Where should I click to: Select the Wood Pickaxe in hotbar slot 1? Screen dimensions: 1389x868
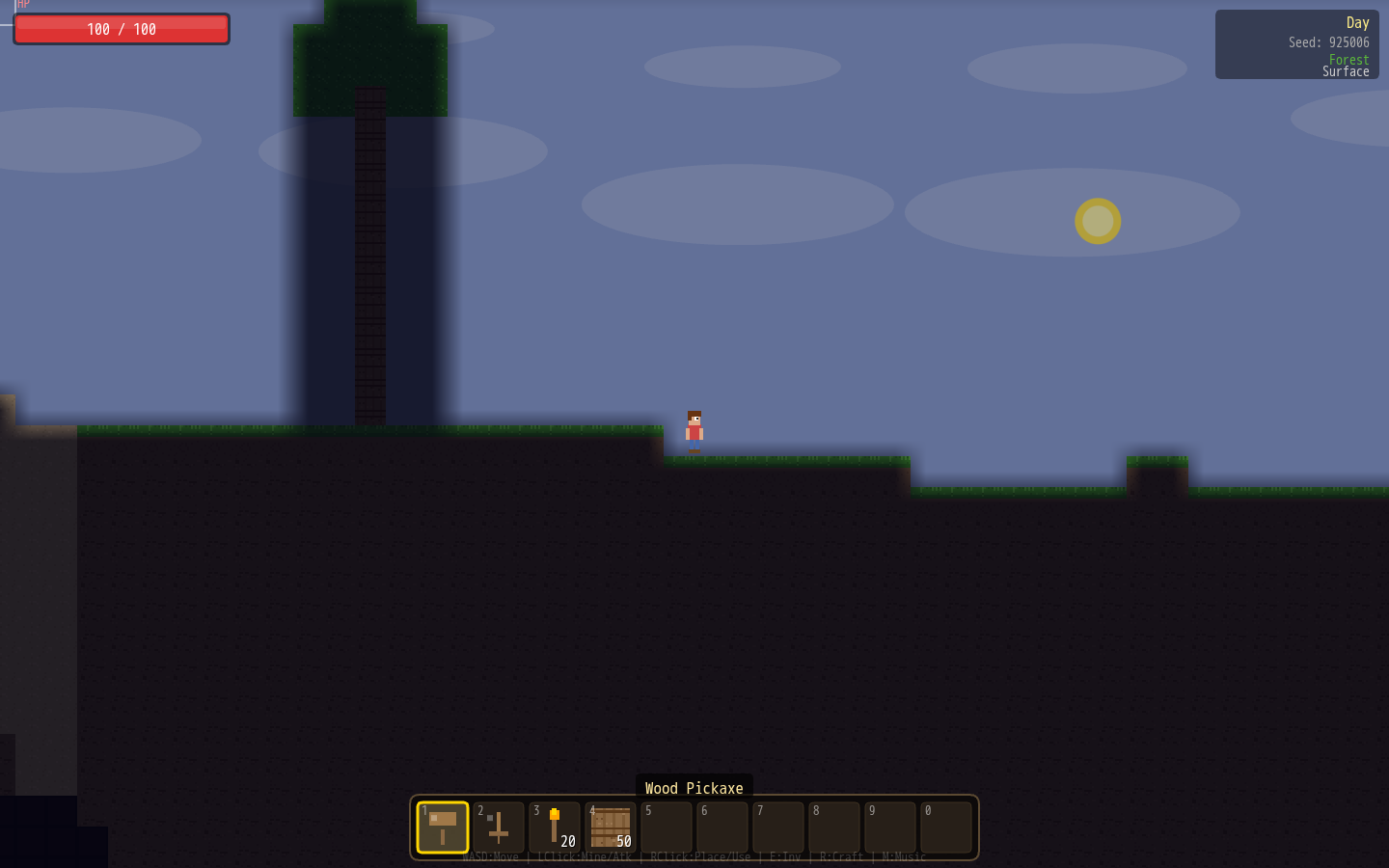coord(443,827)
